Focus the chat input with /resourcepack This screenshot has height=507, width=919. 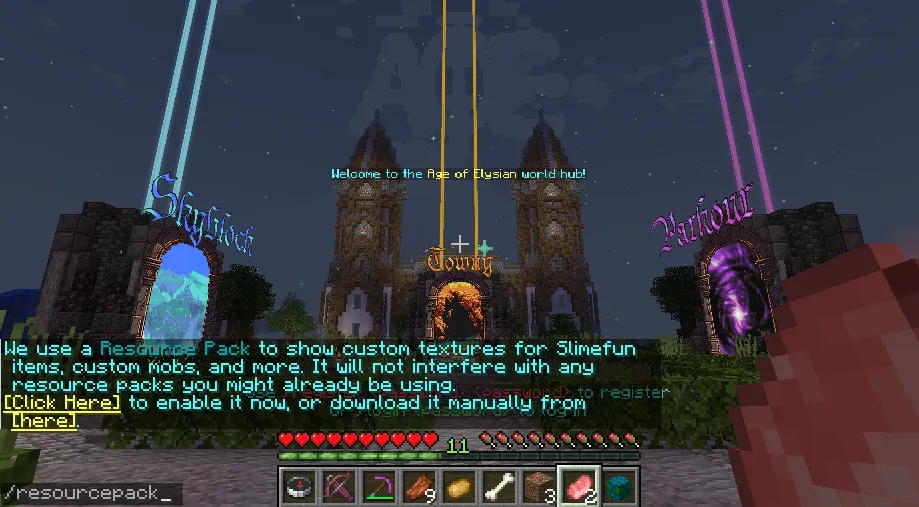[90, 494]
